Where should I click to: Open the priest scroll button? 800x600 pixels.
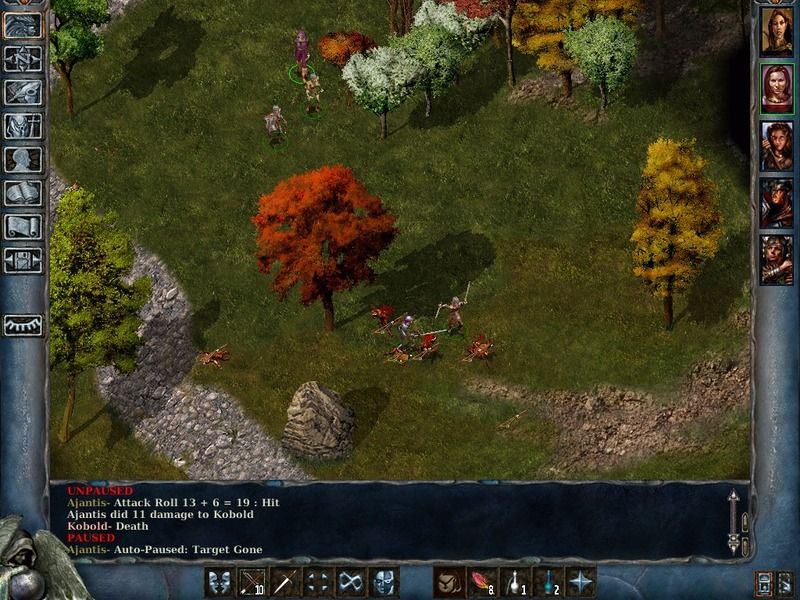[22, 227]
